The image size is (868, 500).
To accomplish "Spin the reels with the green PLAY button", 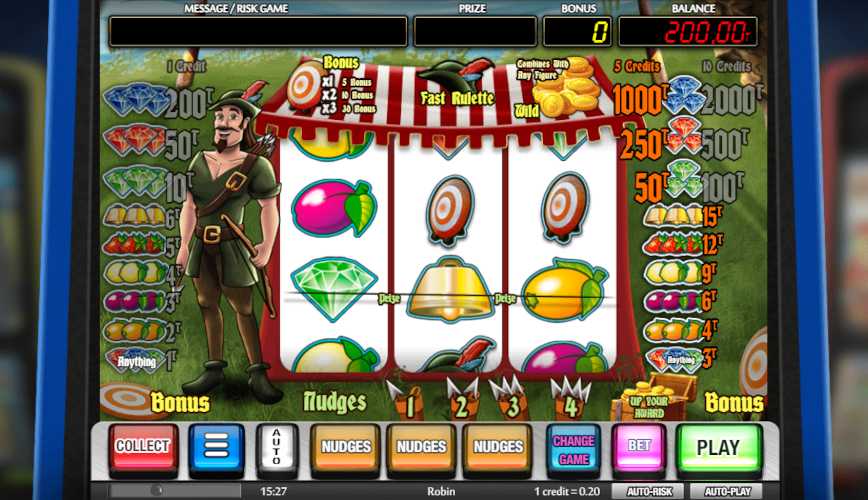I will [718, 448].
